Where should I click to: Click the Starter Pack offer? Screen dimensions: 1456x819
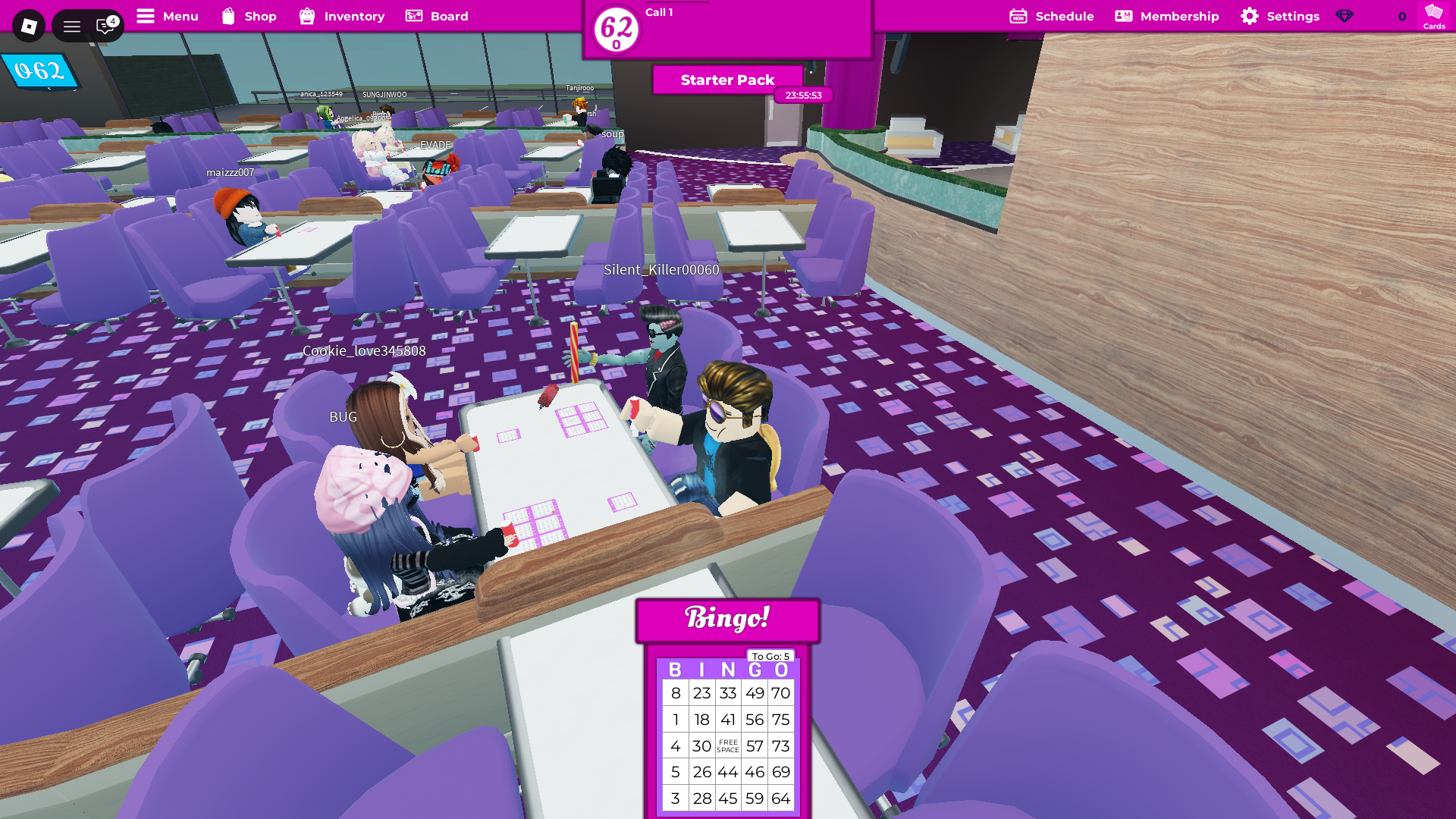[x=726, y=80]
